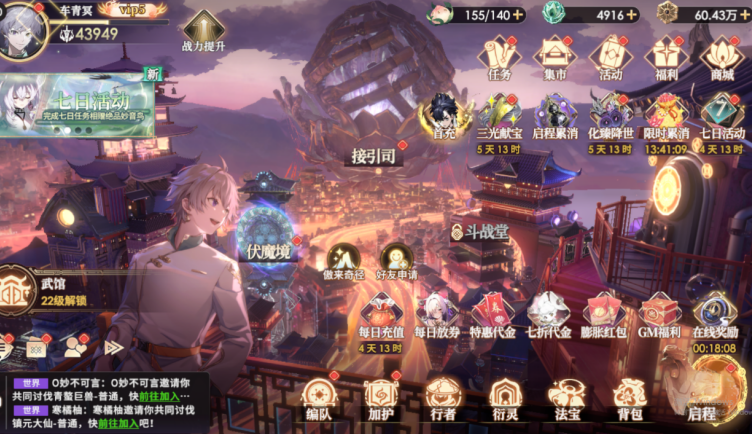Open the 活动 events menu
The image size is (752, 434).
pos(610,56)
